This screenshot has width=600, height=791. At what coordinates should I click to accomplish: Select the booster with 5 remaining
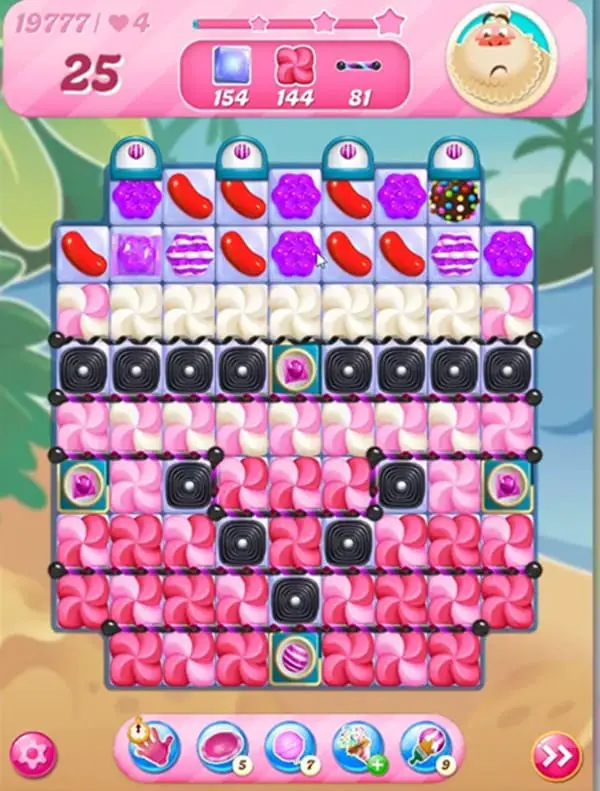click(x=221, y=745)
